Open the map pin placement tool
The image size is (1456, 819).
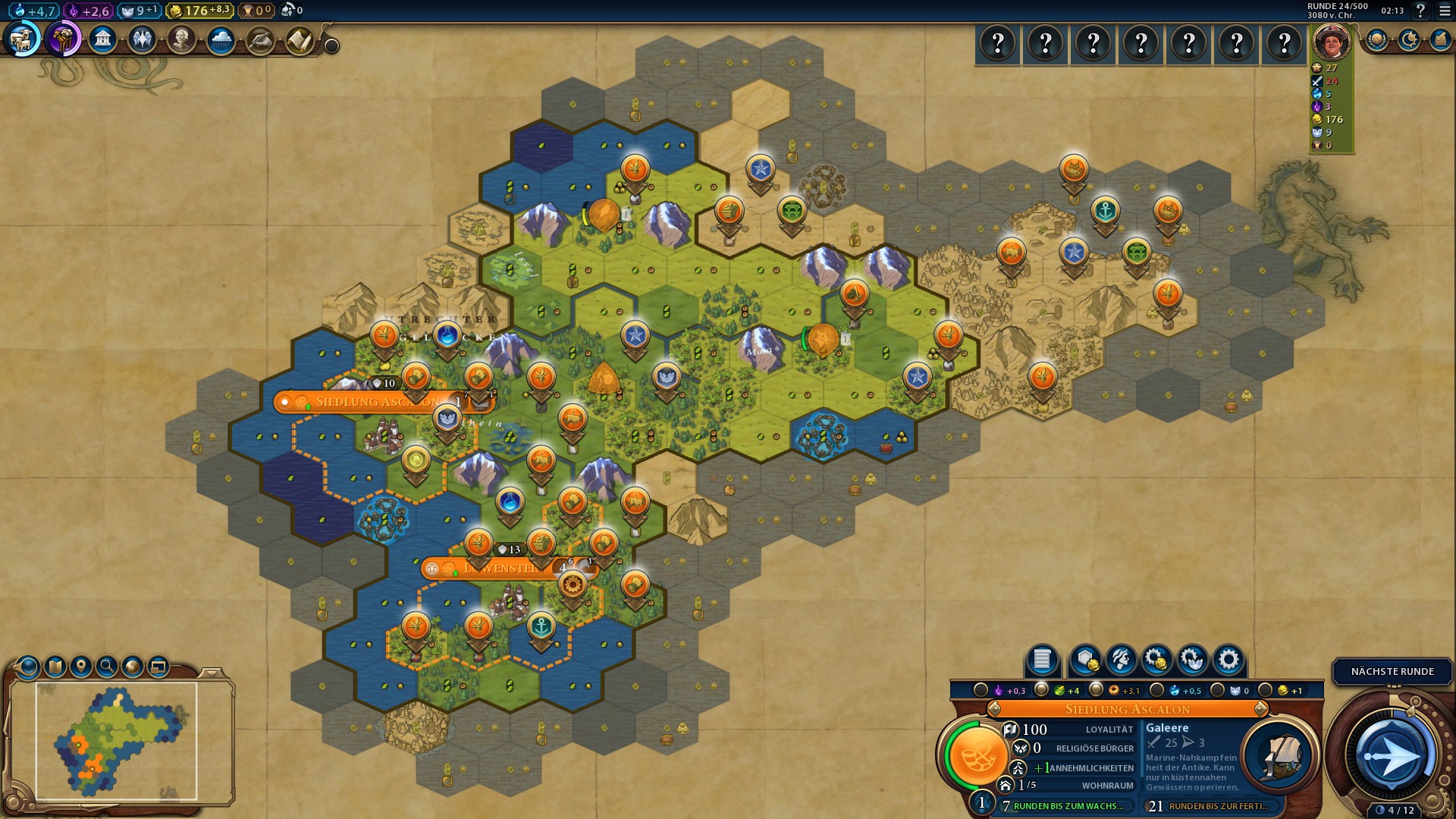click(x=81, y=667)
